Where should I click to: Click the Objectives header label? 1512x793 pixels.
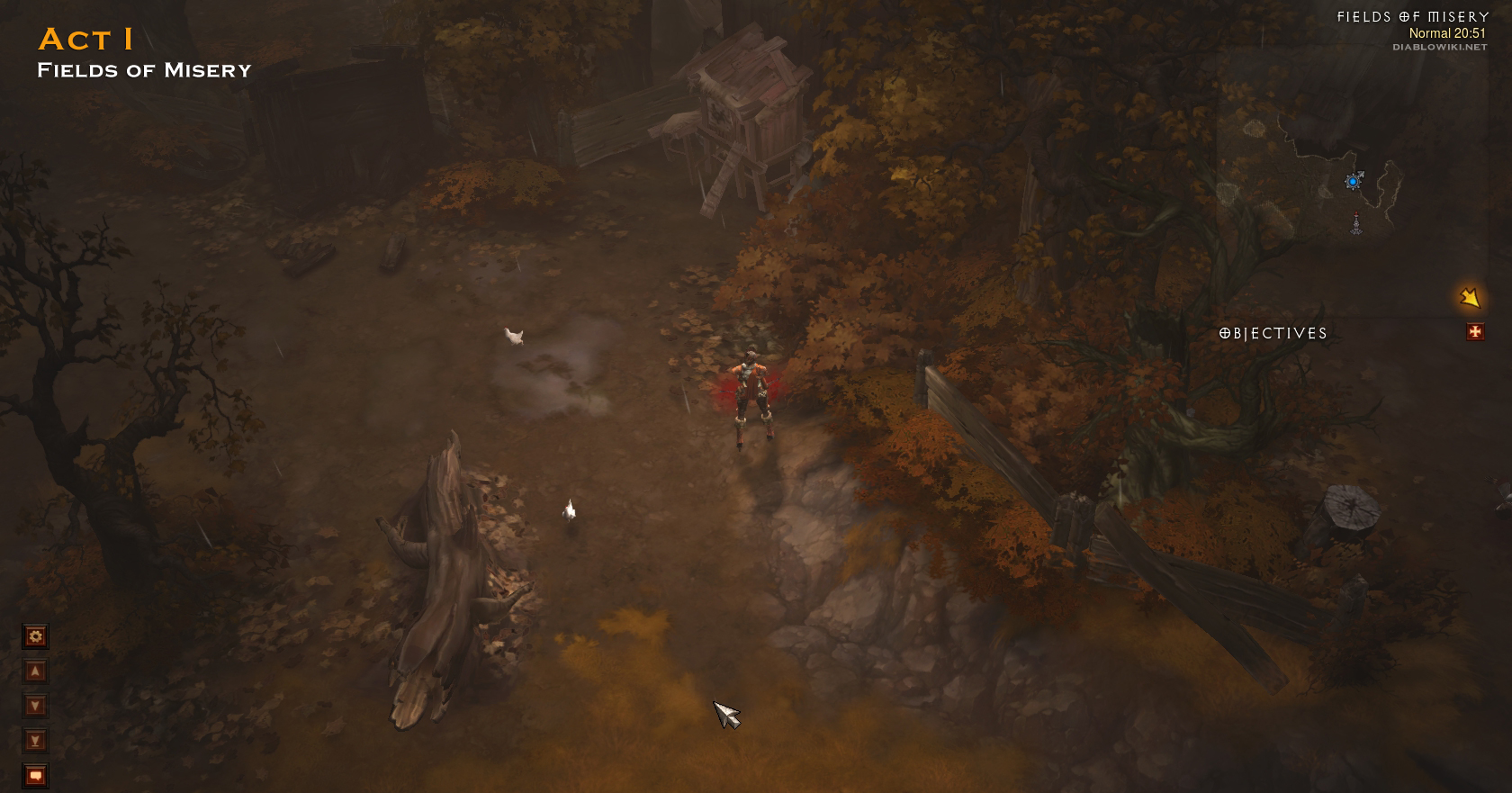1273,334
